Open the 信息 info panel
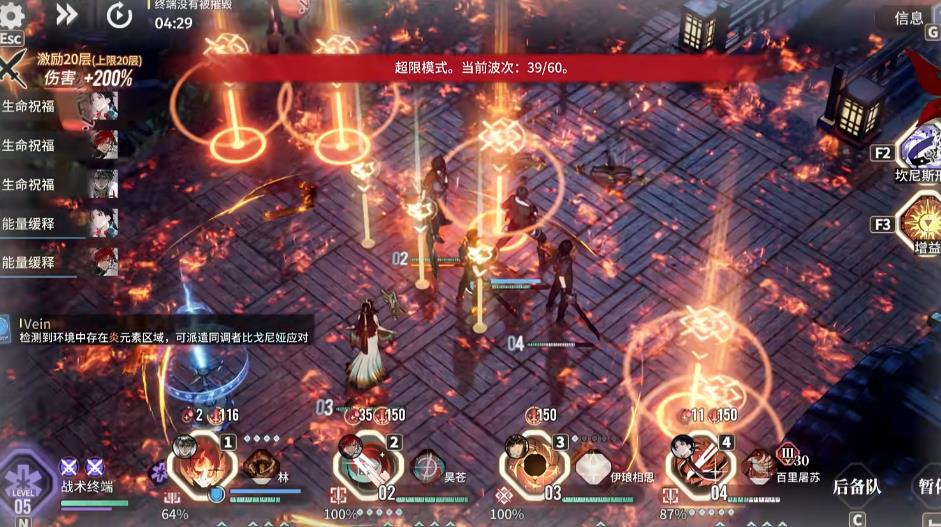 908,17
